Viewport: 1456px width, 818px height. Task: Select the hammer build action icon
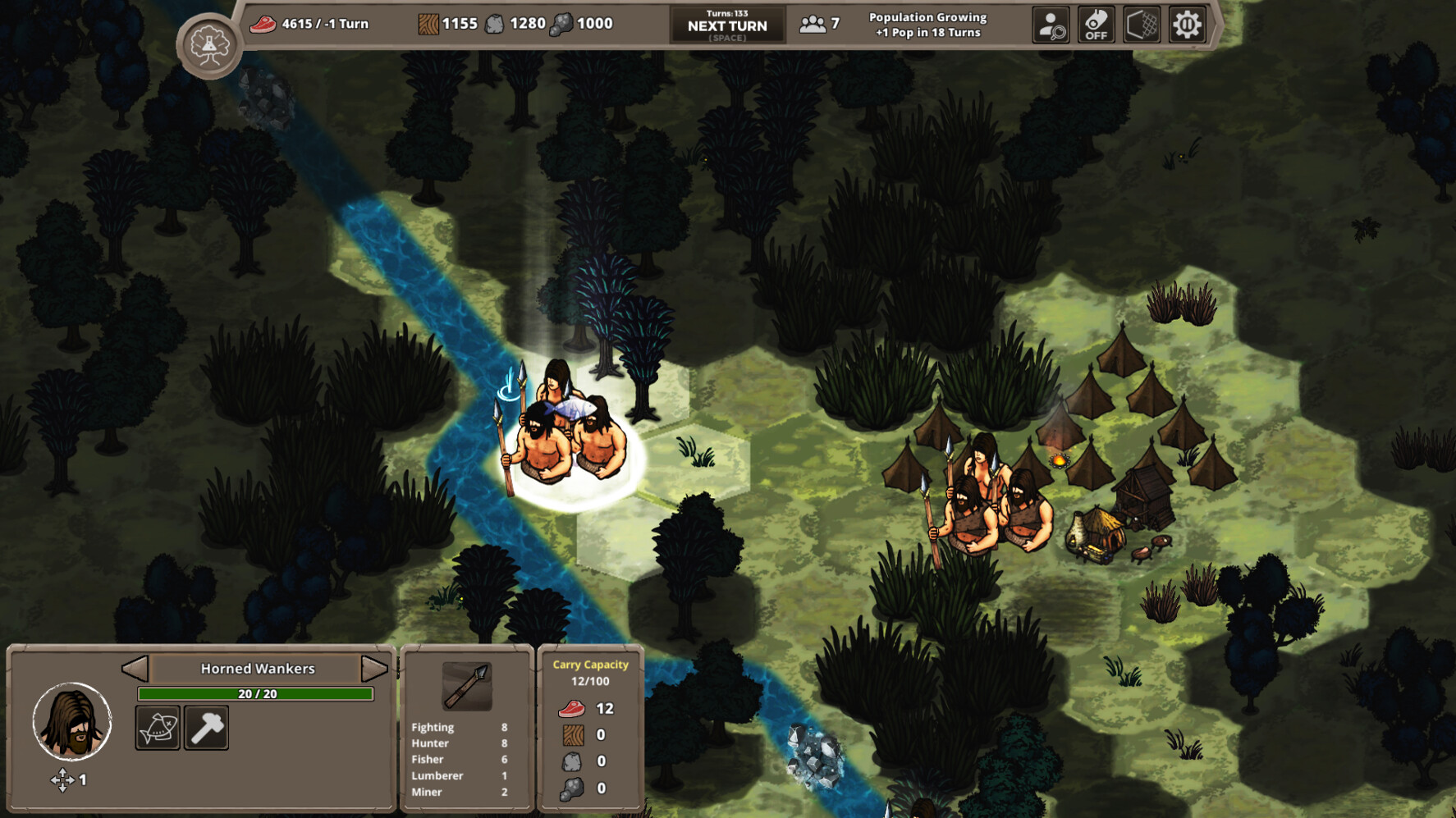(x=207, y=726)
